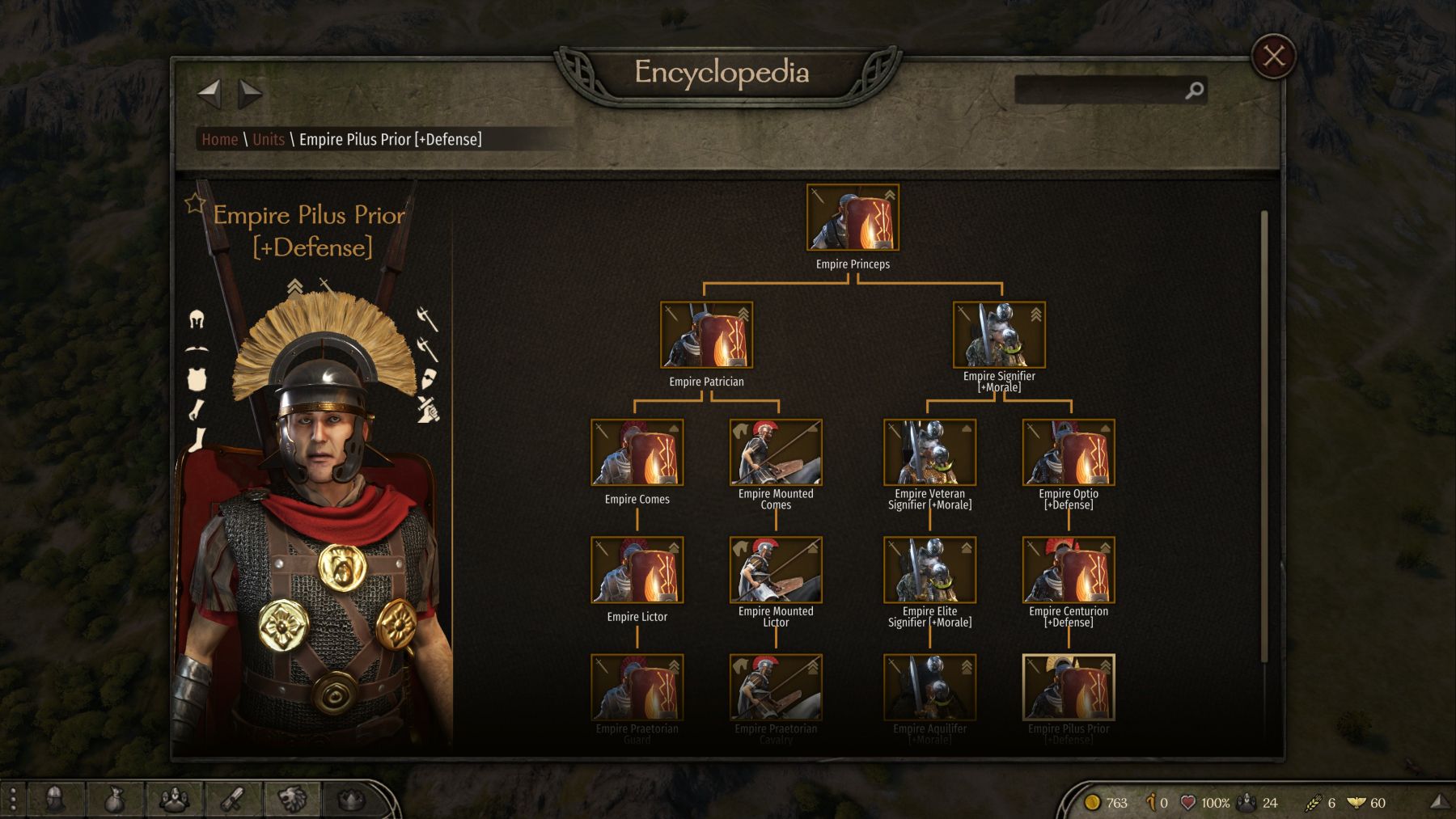Go forward to next encyclopedia page
This screenshot has width=1456, height=819.
pos(250,94)
